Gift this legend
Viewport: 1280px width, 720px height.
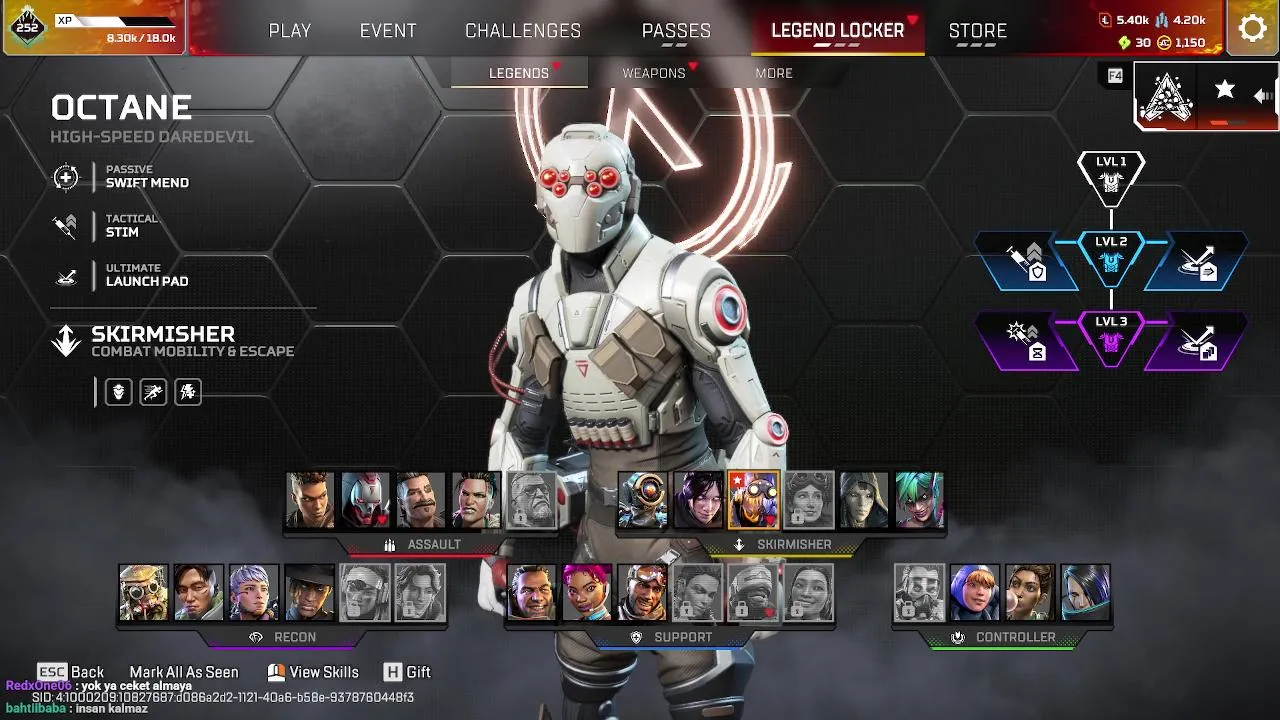pyautogui.click(x=407, y=672)
